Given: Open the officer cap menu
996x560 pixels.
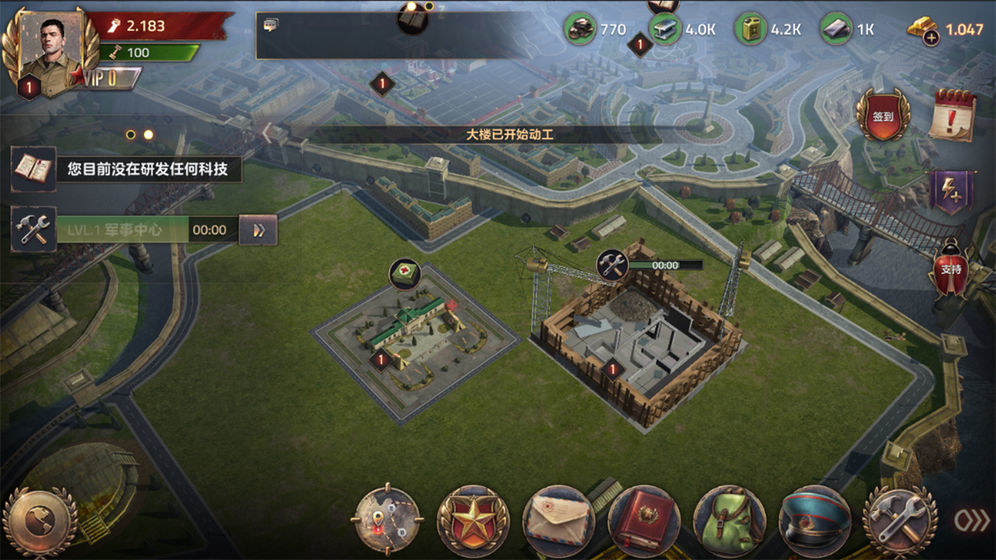Looking at the screenshot, I should coord(814,521).
